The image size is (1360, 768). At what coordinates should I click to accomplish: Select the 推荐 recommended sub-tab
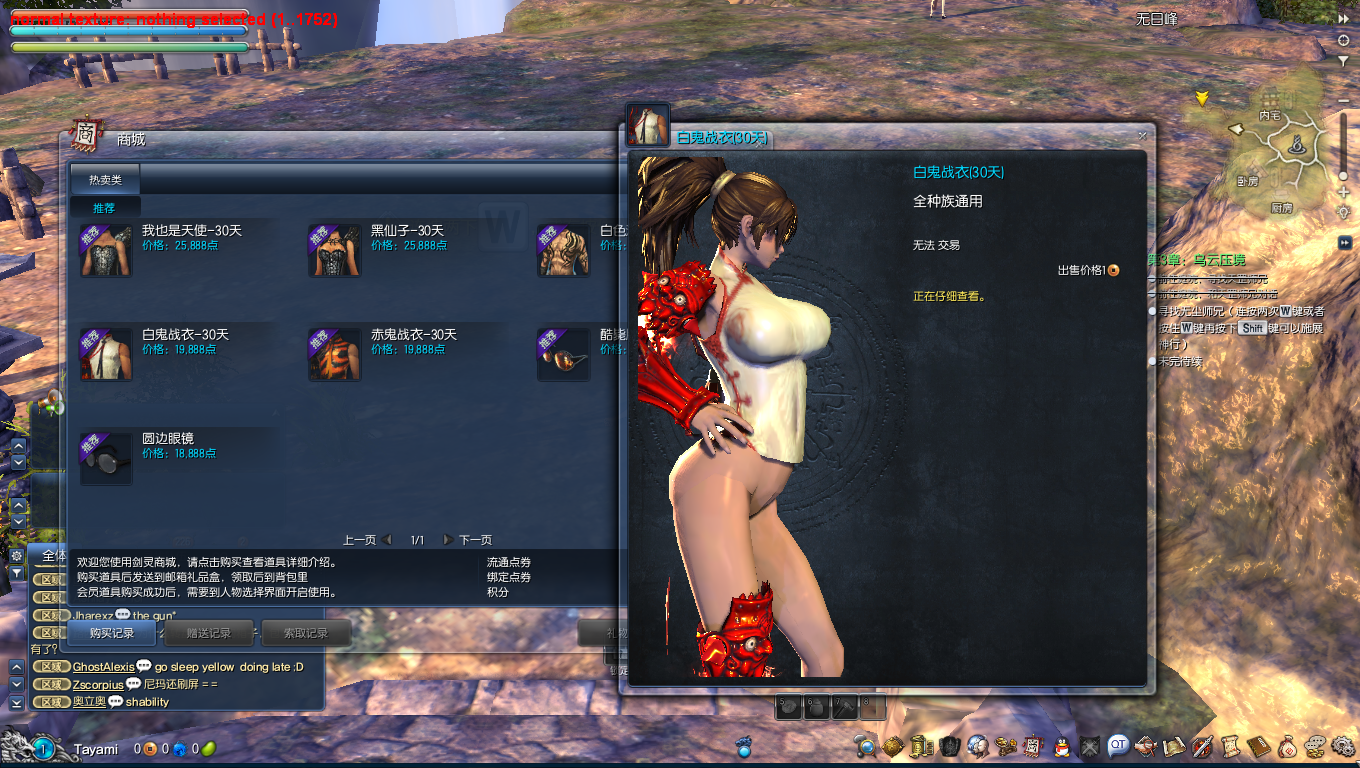pyautogui.click(x=104, y=208)
